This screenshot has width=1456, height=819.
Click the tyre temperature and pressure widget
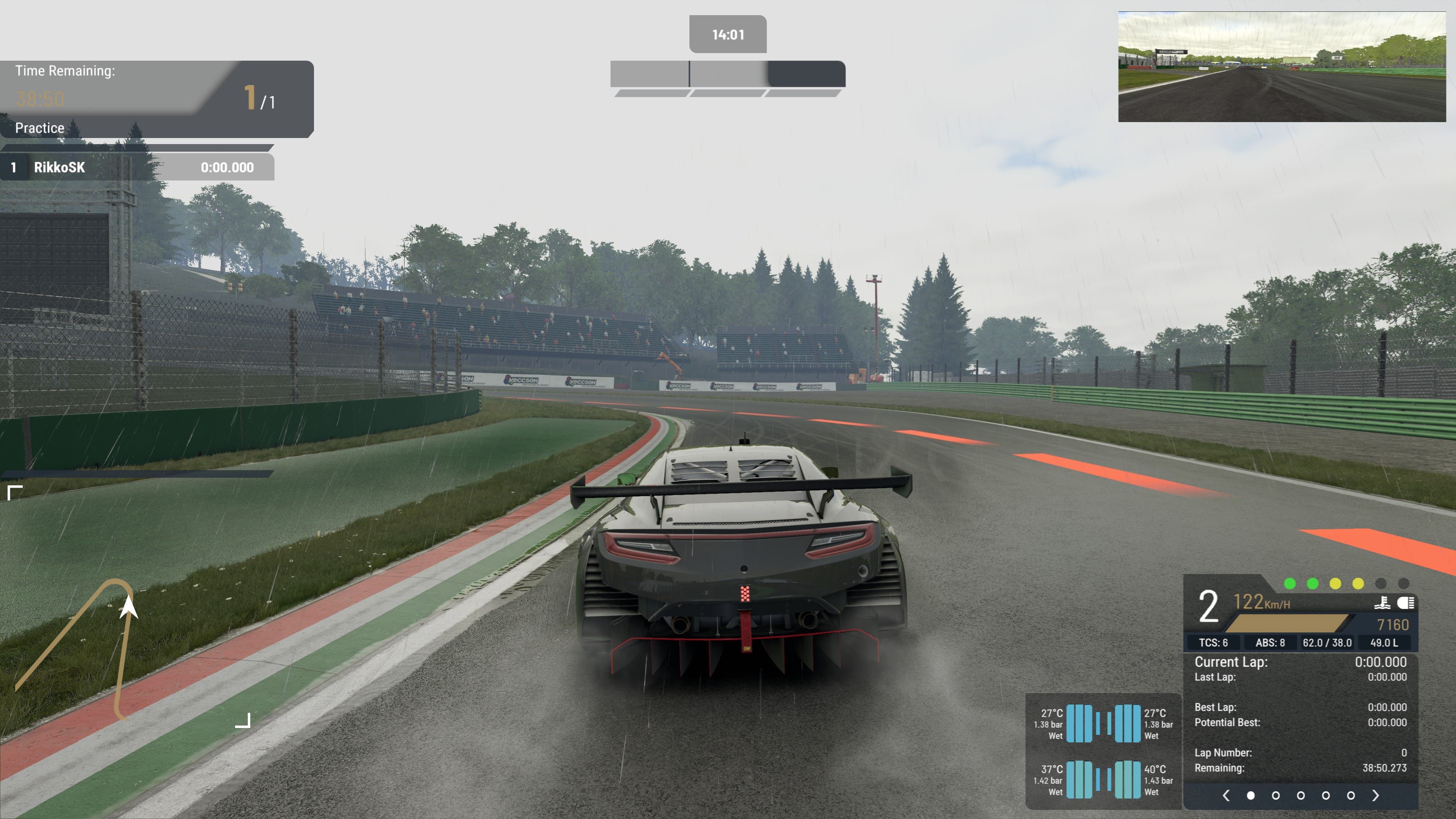coord(1103,752)
